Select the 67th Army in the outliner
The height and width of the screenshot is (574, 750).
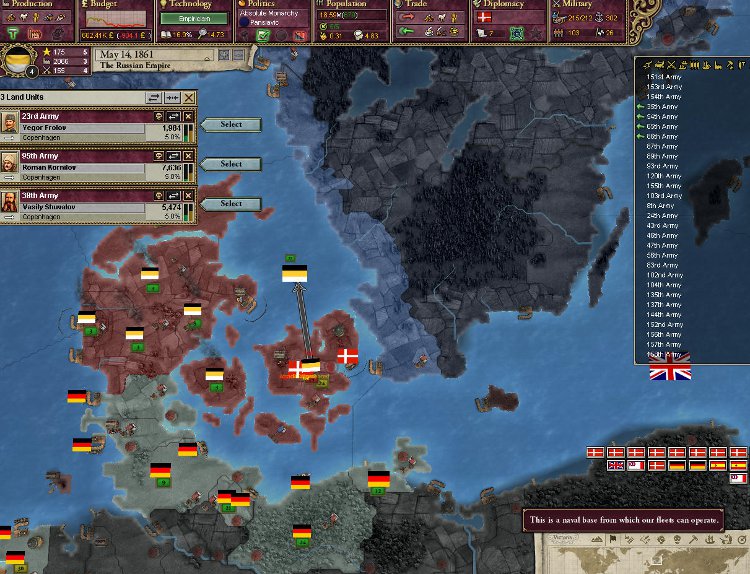coord(663,146)
